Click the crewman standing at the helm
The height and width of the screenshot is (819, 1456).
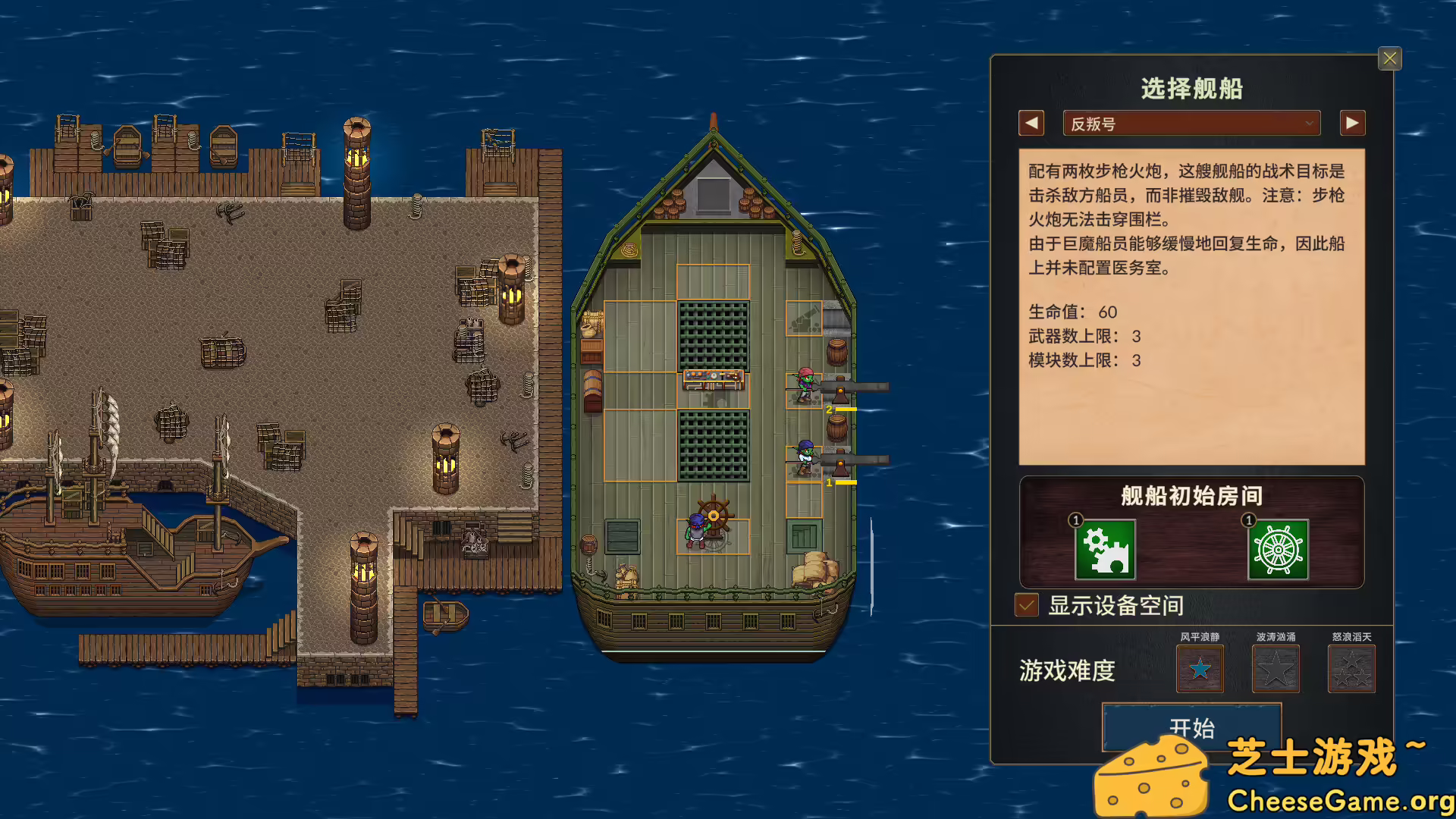[696, 531]
